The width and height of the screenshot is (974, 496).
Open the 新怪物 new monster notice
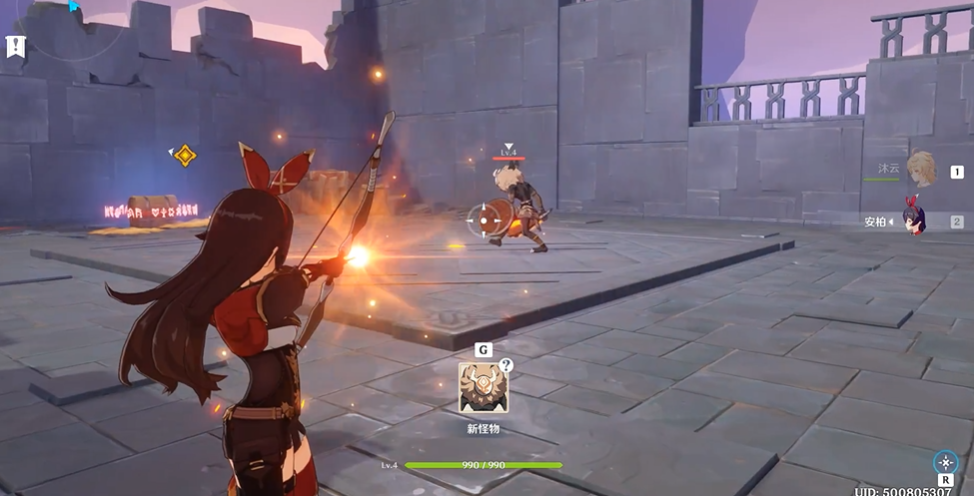coord(482,387)
